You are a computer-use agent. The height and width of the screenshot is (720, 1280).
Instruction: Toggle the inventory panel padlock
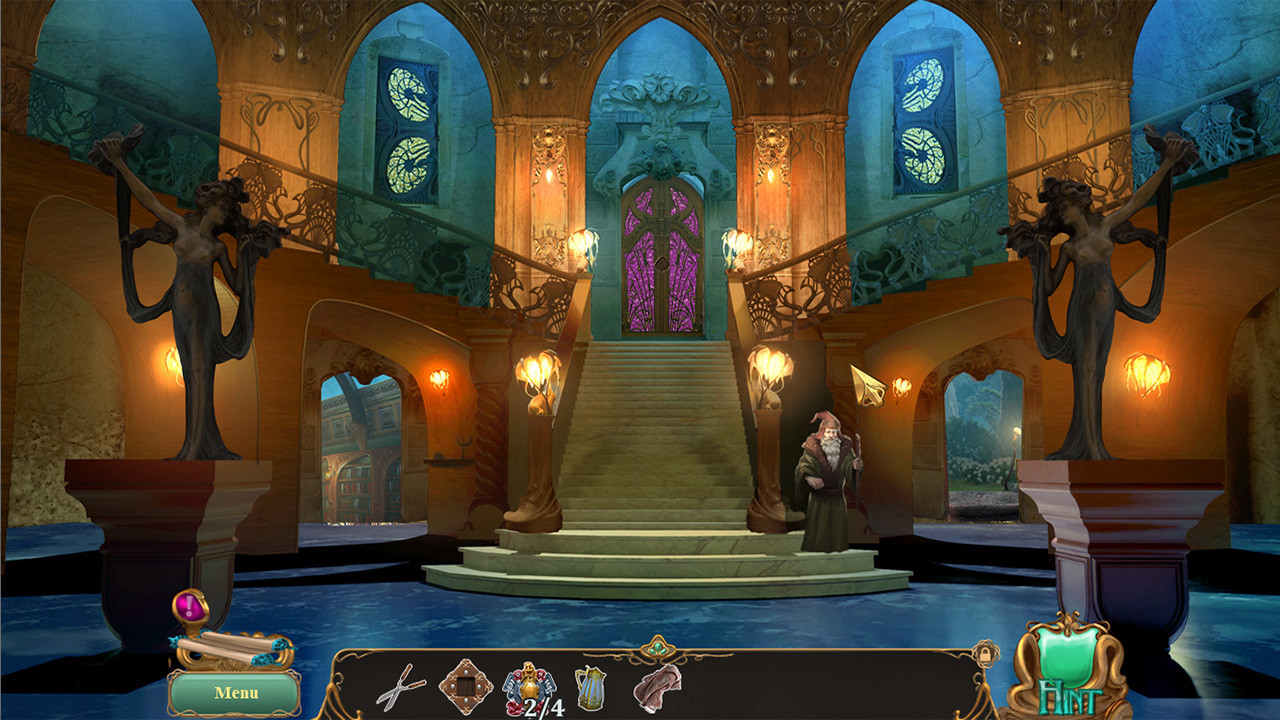click(985, 653)
